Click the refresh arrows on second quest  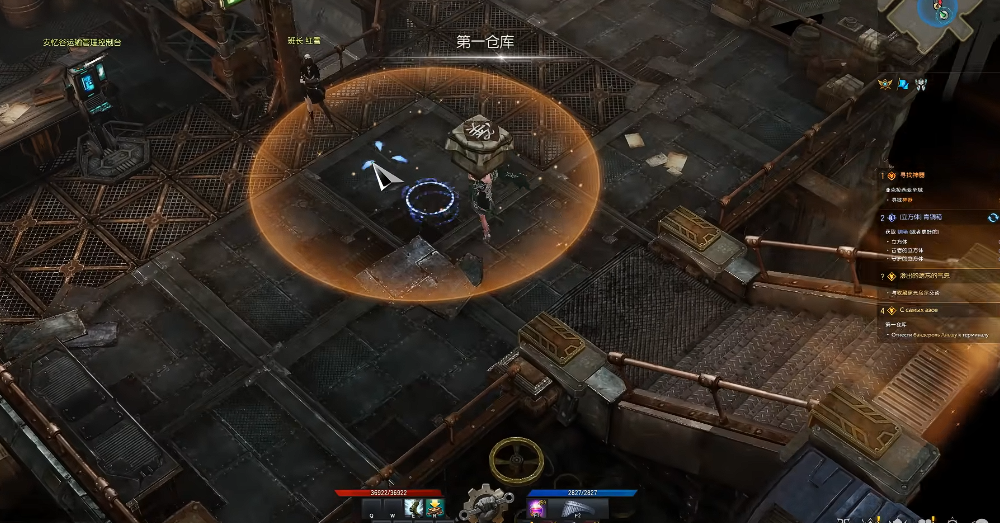tap(992, 217)
